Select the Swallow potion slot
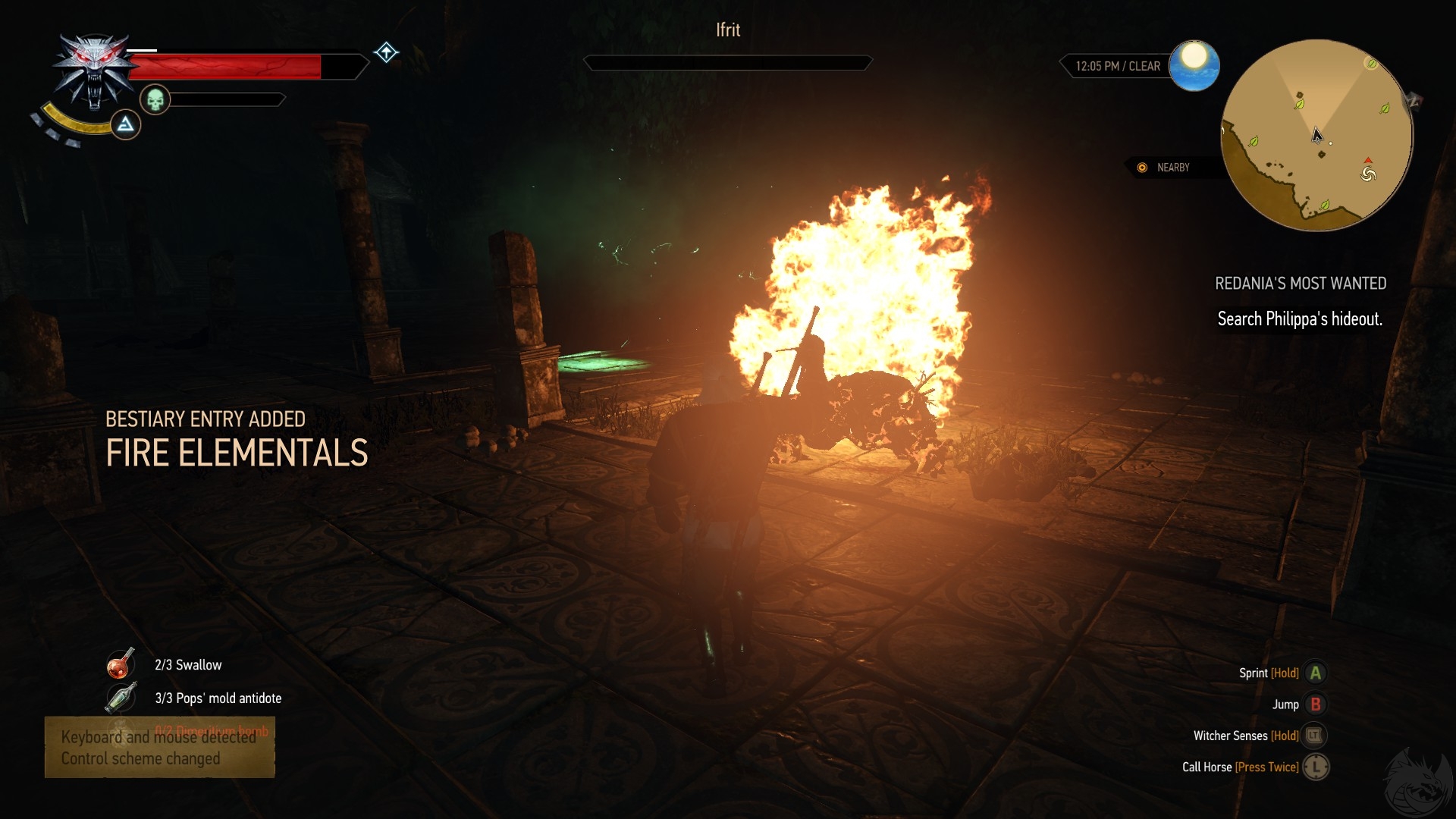Viewport: 1456px width, 819px height. pos(121,664)
